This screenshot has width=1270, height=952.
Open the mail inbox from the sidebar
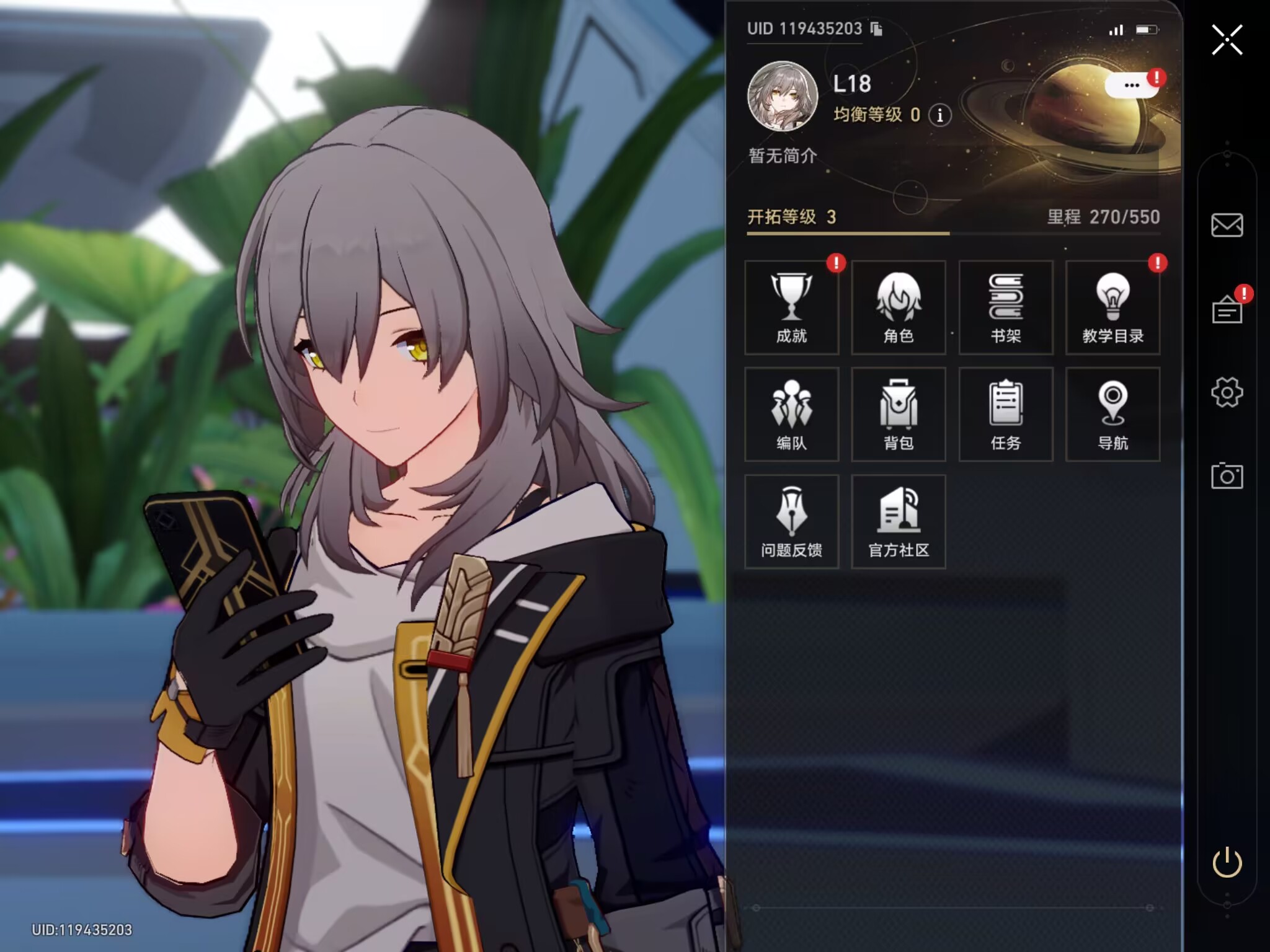pyautogui.click(x=1227, y=225)
